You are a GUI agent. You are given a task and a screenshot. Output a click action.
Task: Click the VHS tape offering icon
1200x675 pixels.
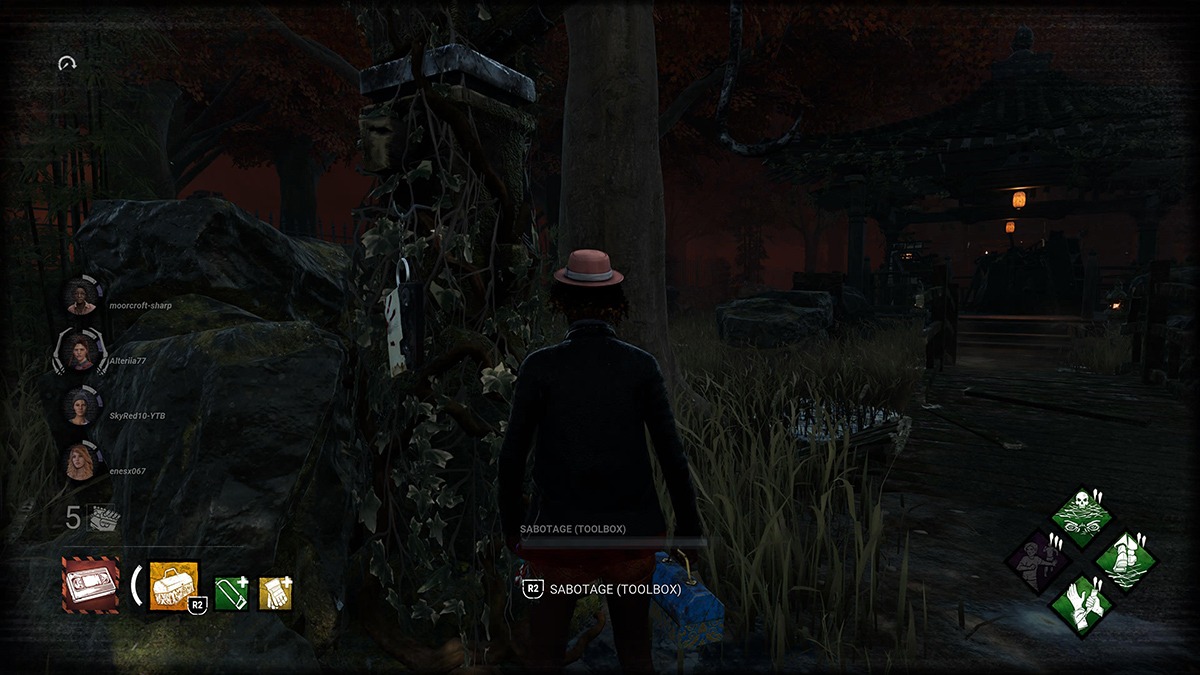[x=90, y=585]
